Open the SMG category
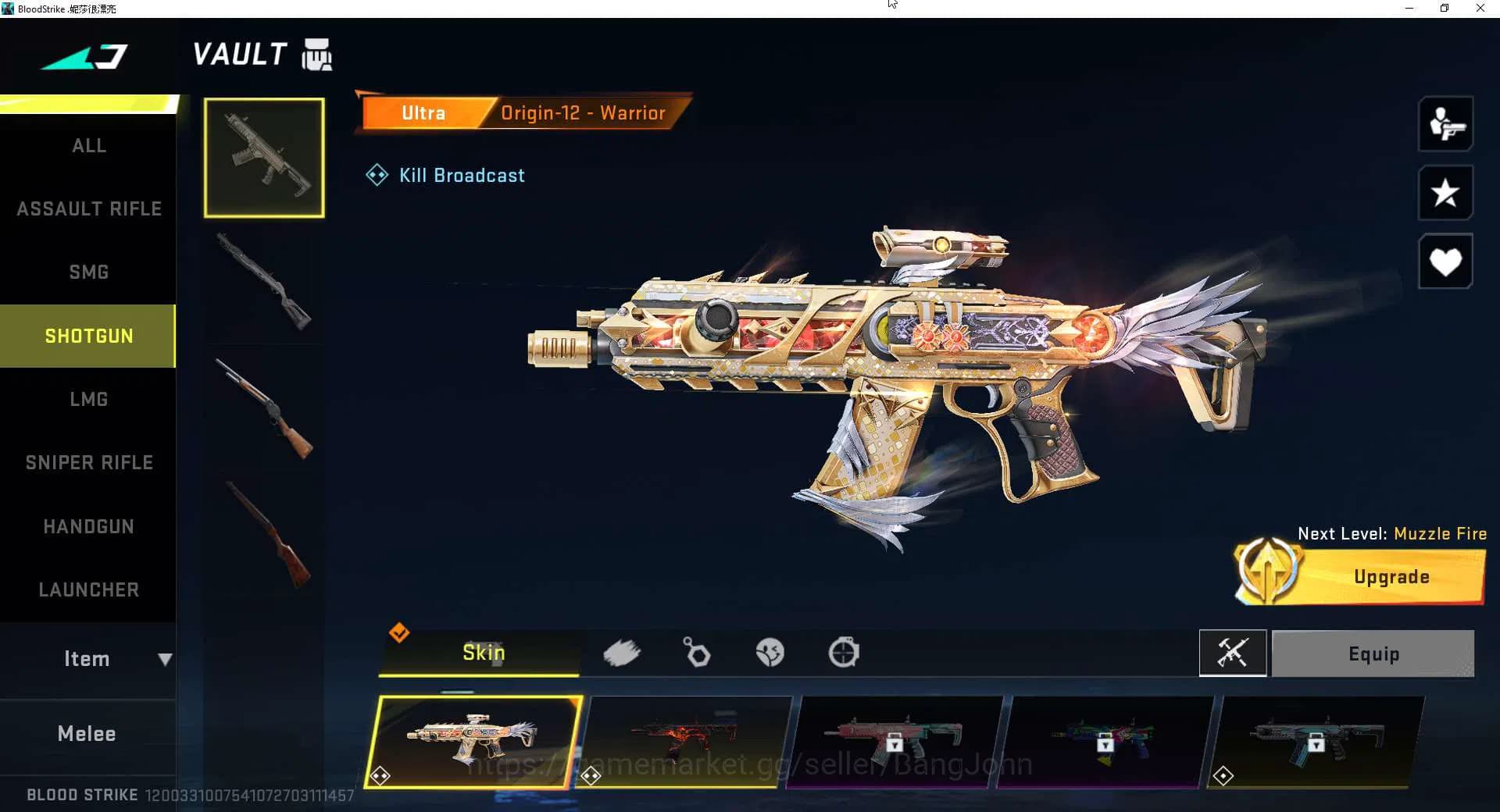 click(x=88, y=272)
